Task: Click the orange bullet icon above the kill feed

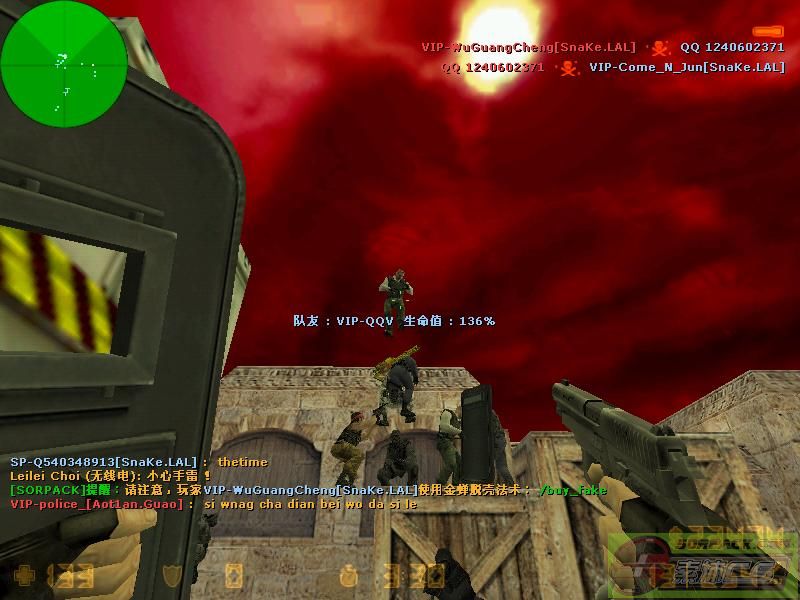Action: [x=768, y=31]
